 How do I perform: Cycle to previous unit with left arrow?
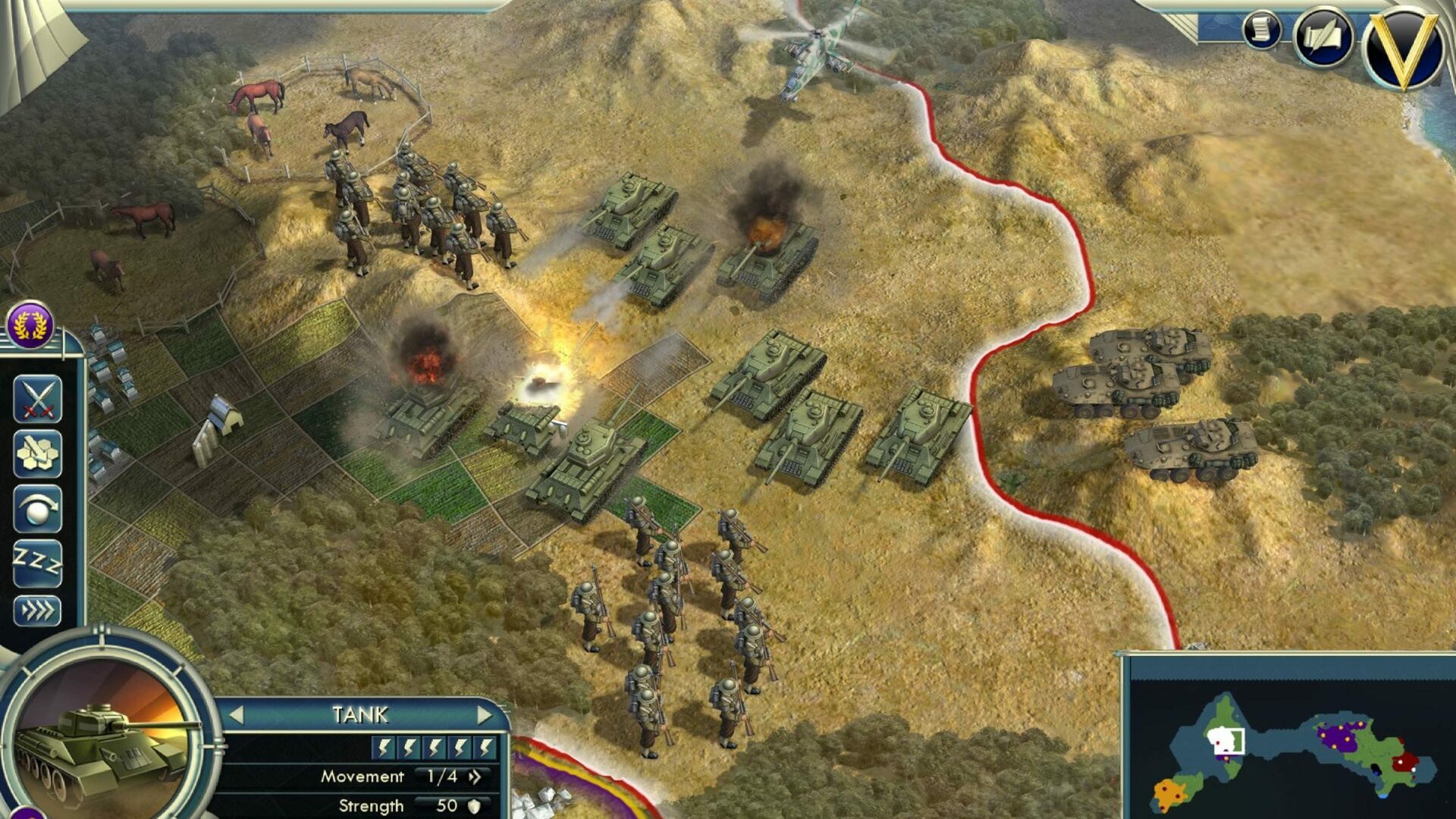[237, 715]
